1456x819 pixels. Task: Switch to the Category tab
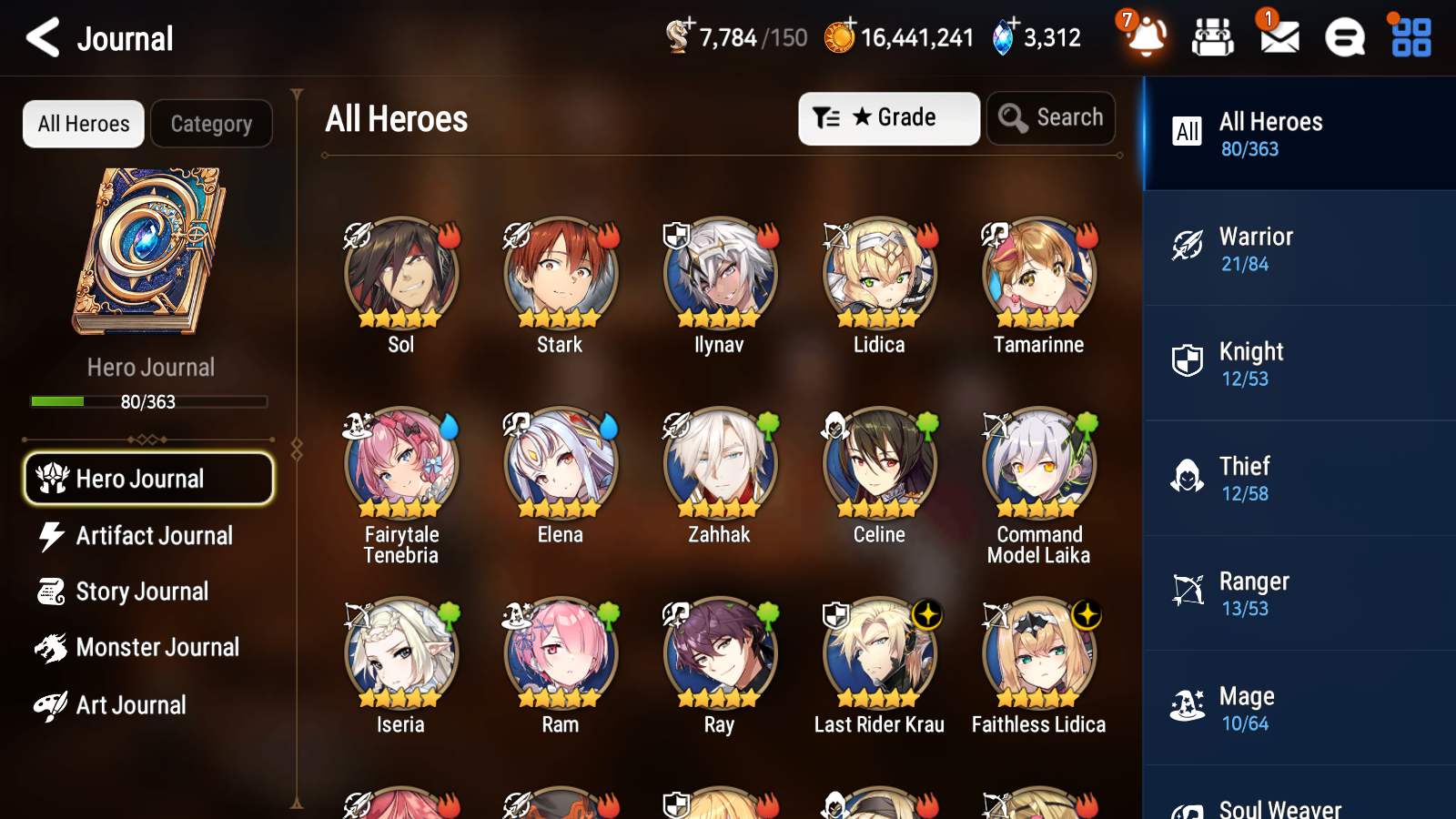(x=211, y=124)
